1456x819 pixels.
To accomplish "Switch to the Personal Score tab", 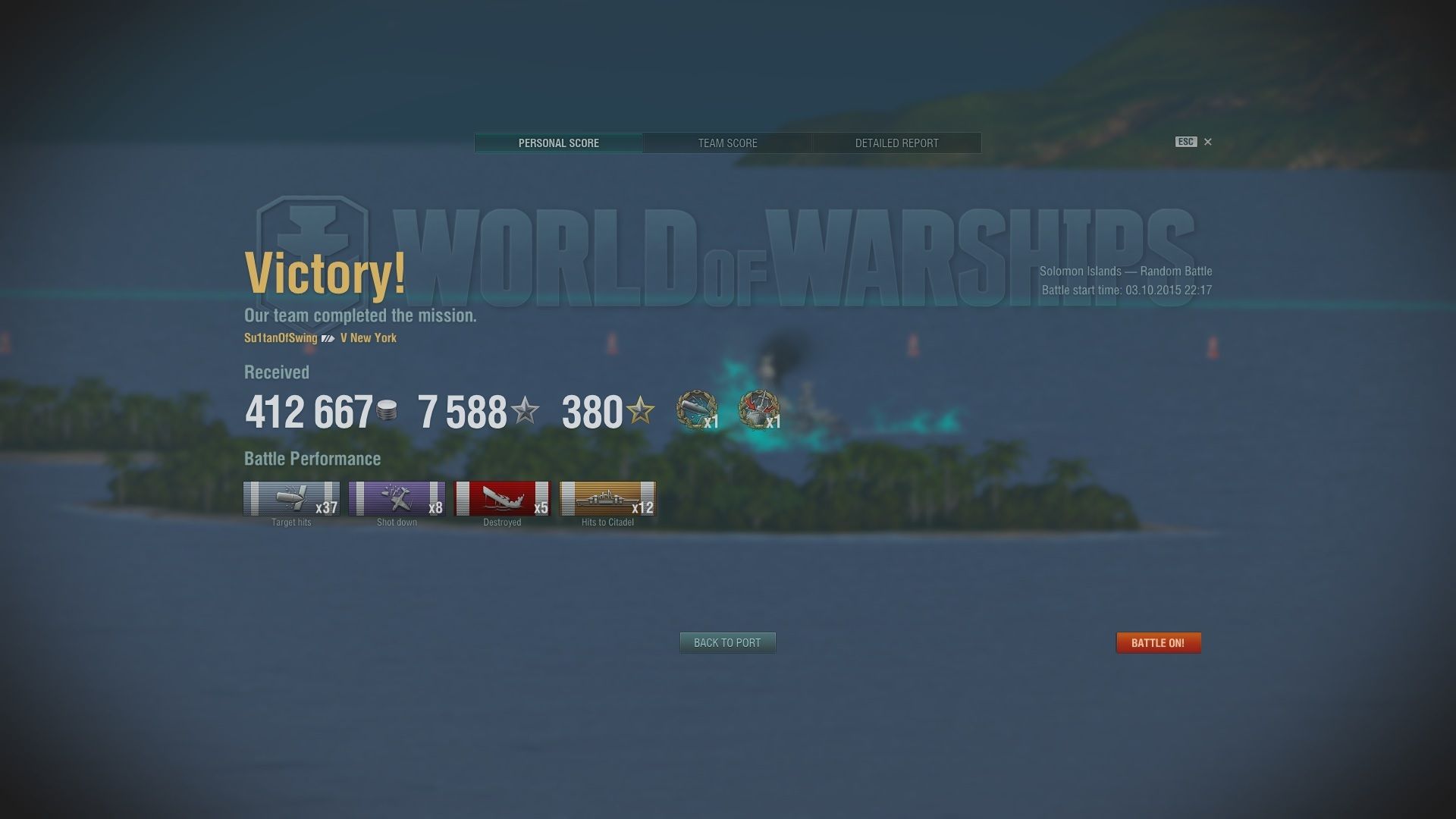I will coord(558,143).
